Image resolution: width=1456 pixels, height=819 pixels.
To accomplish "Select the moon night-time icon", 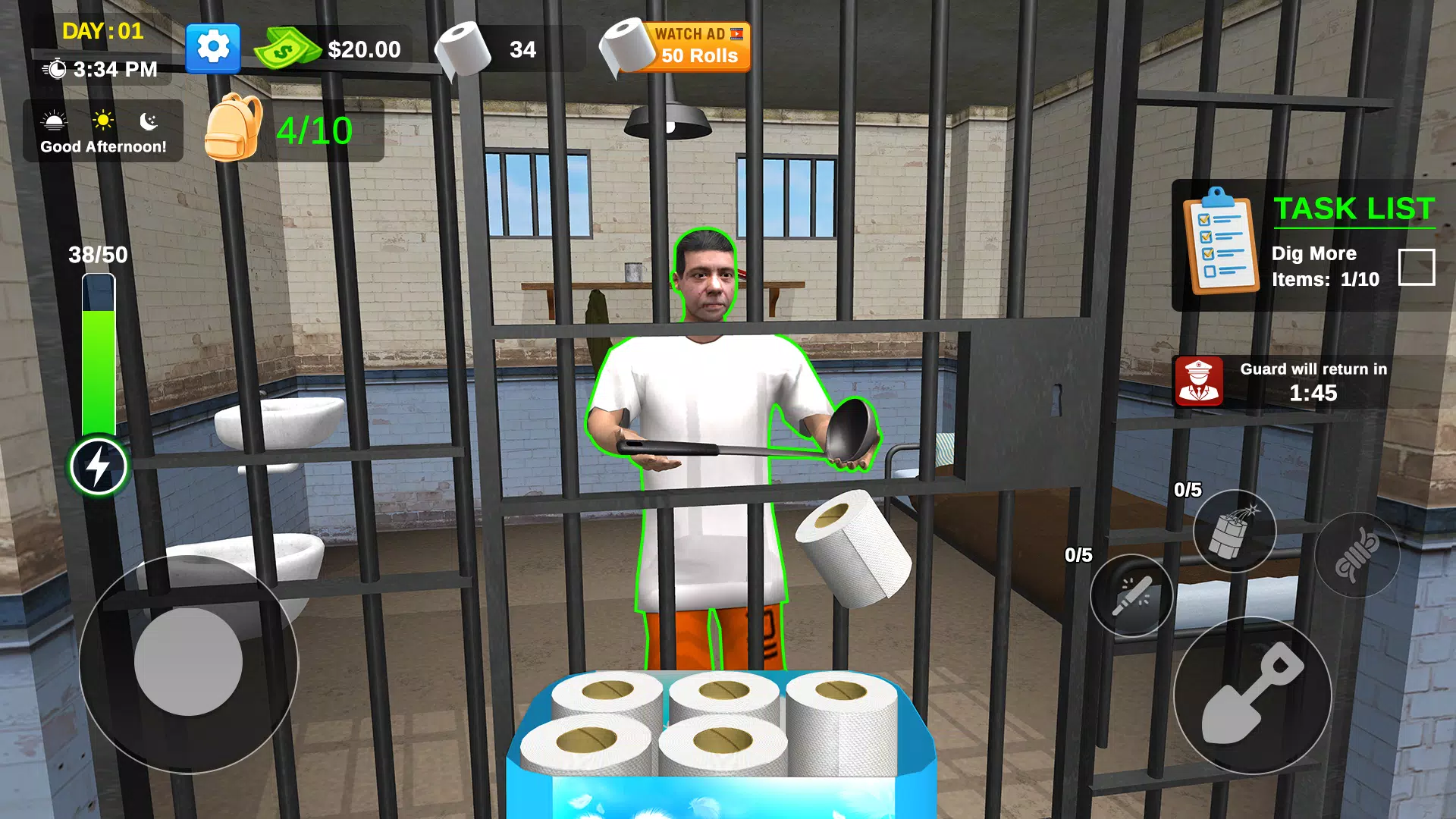I will point(149,121).
